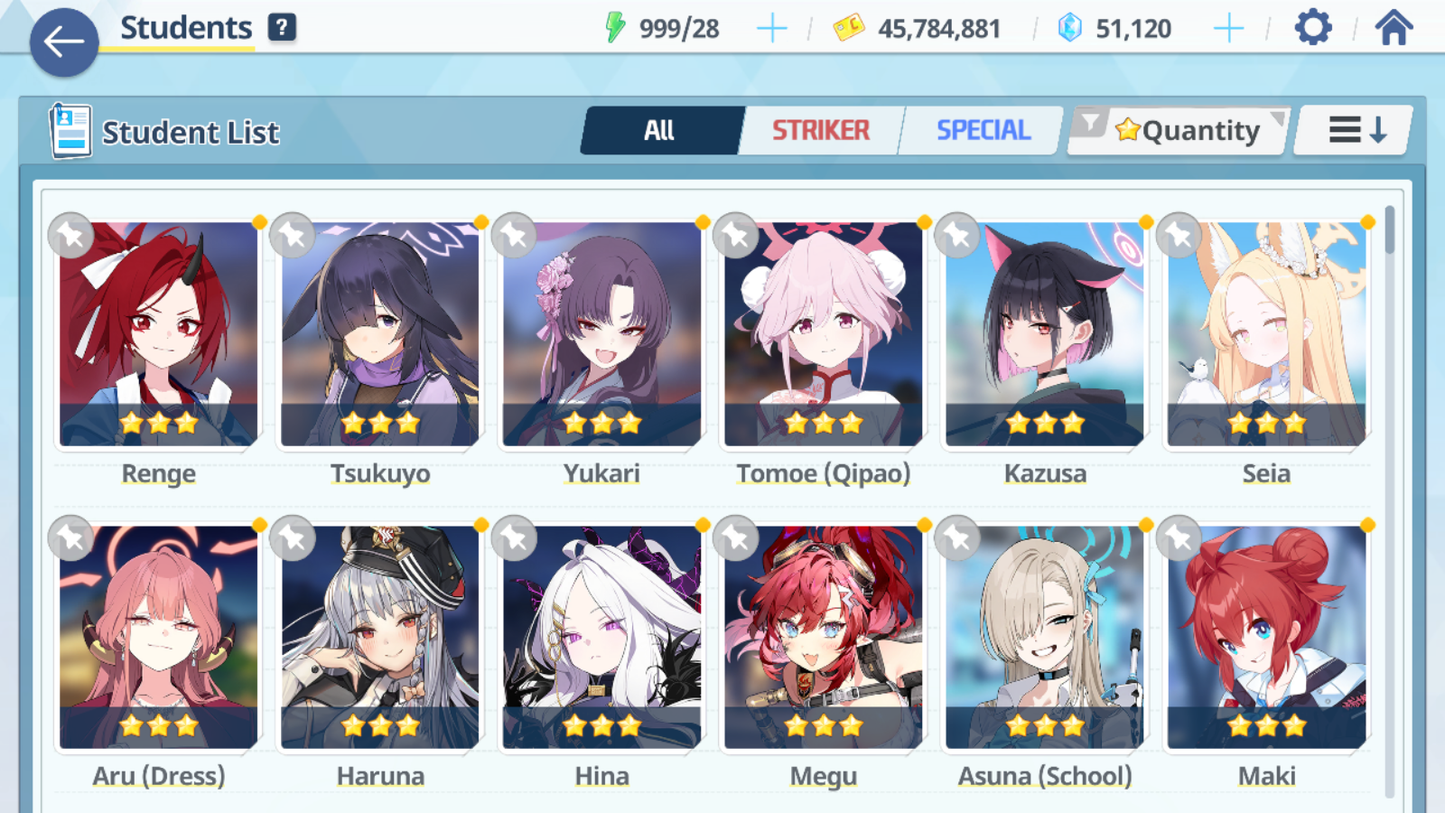Image resolution: width=1445 pixels, height=813 pixels.
Task: Toggle the sort order direction button
Action: pos(1355,130)
